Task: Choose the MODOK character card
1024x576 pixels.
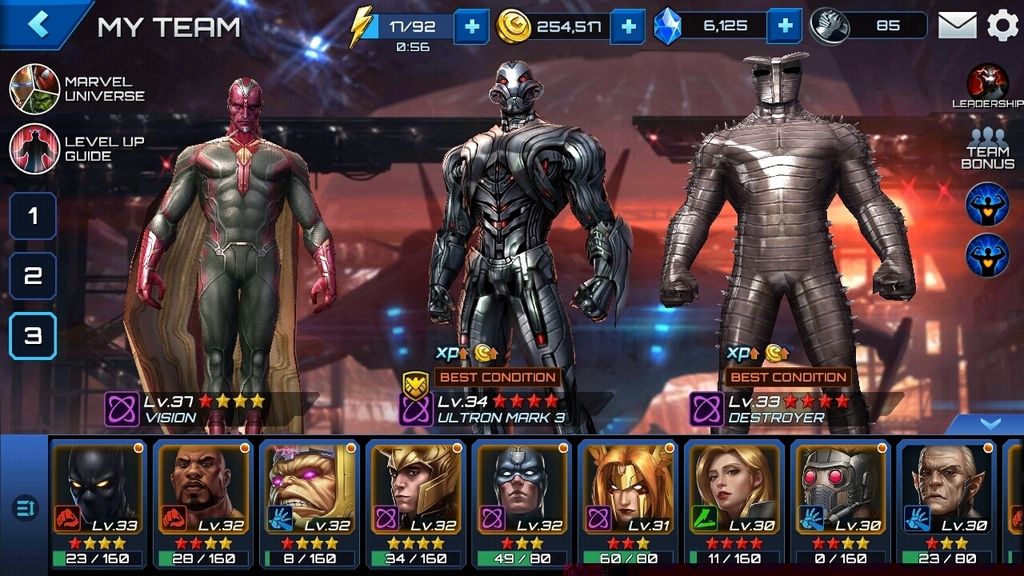Action: 308,502
